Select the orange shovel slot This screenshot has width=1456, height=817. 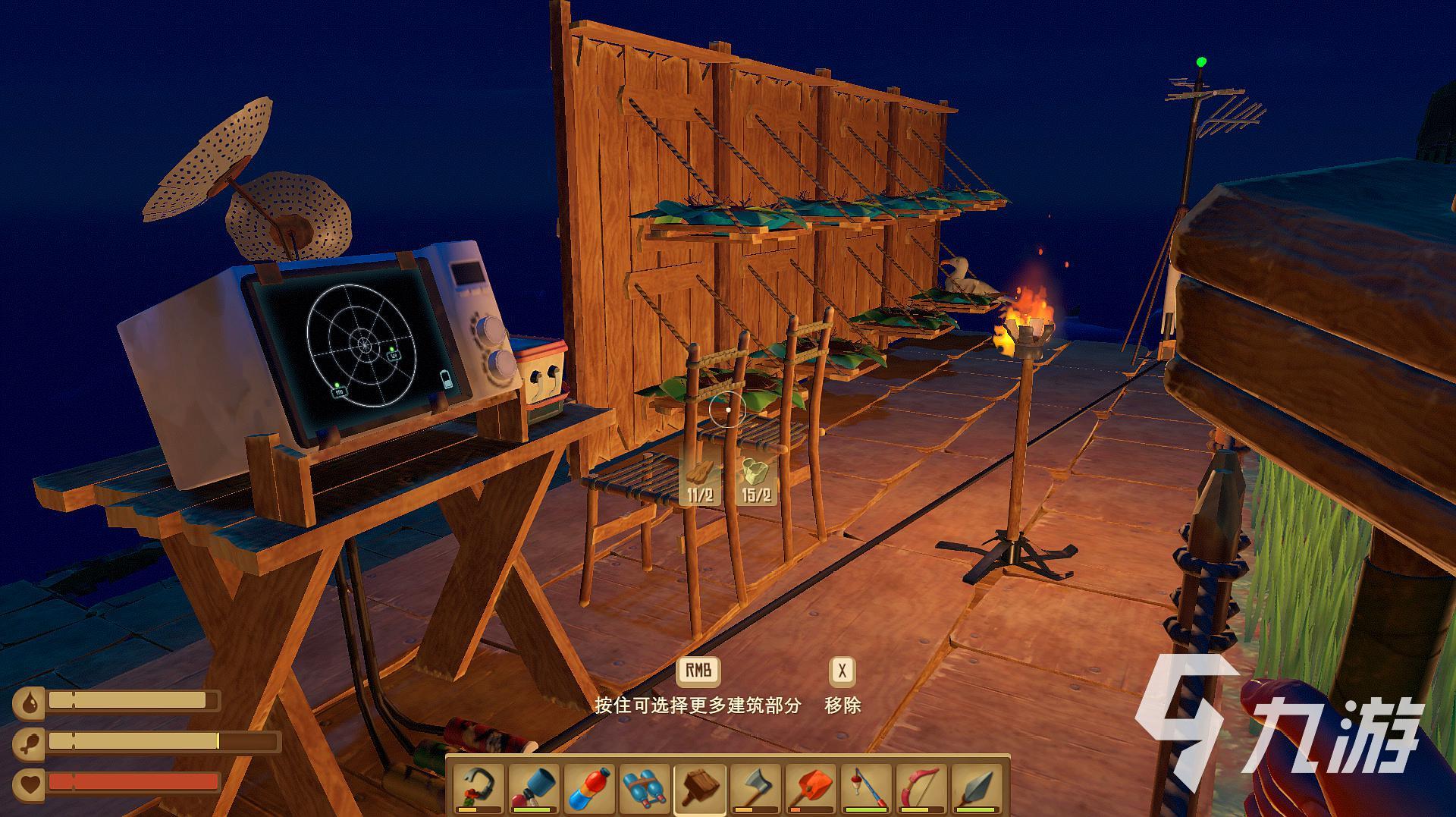point(810,789)
